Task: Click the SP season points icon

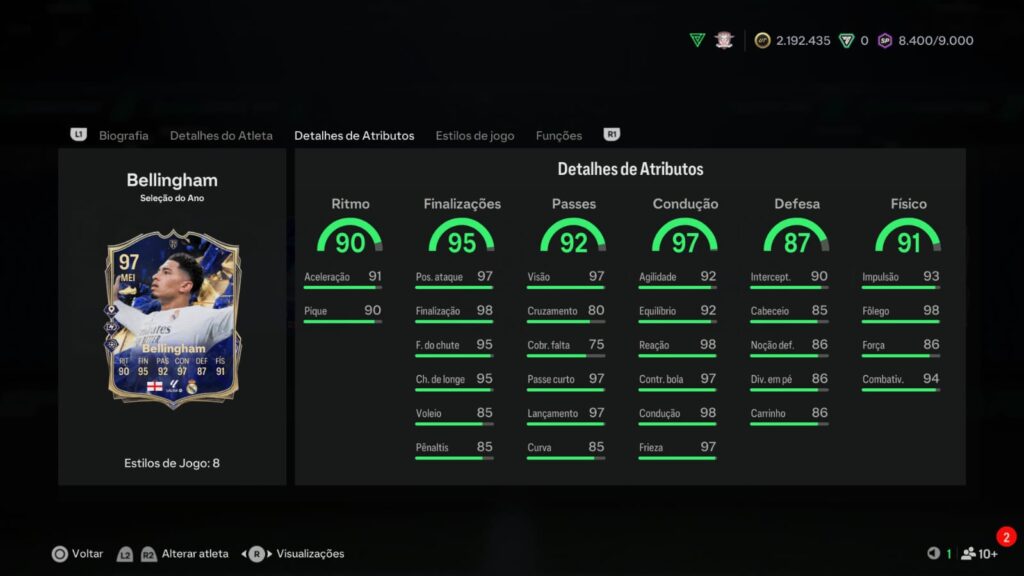Action: pyautogui.click(x=885, y=41)
